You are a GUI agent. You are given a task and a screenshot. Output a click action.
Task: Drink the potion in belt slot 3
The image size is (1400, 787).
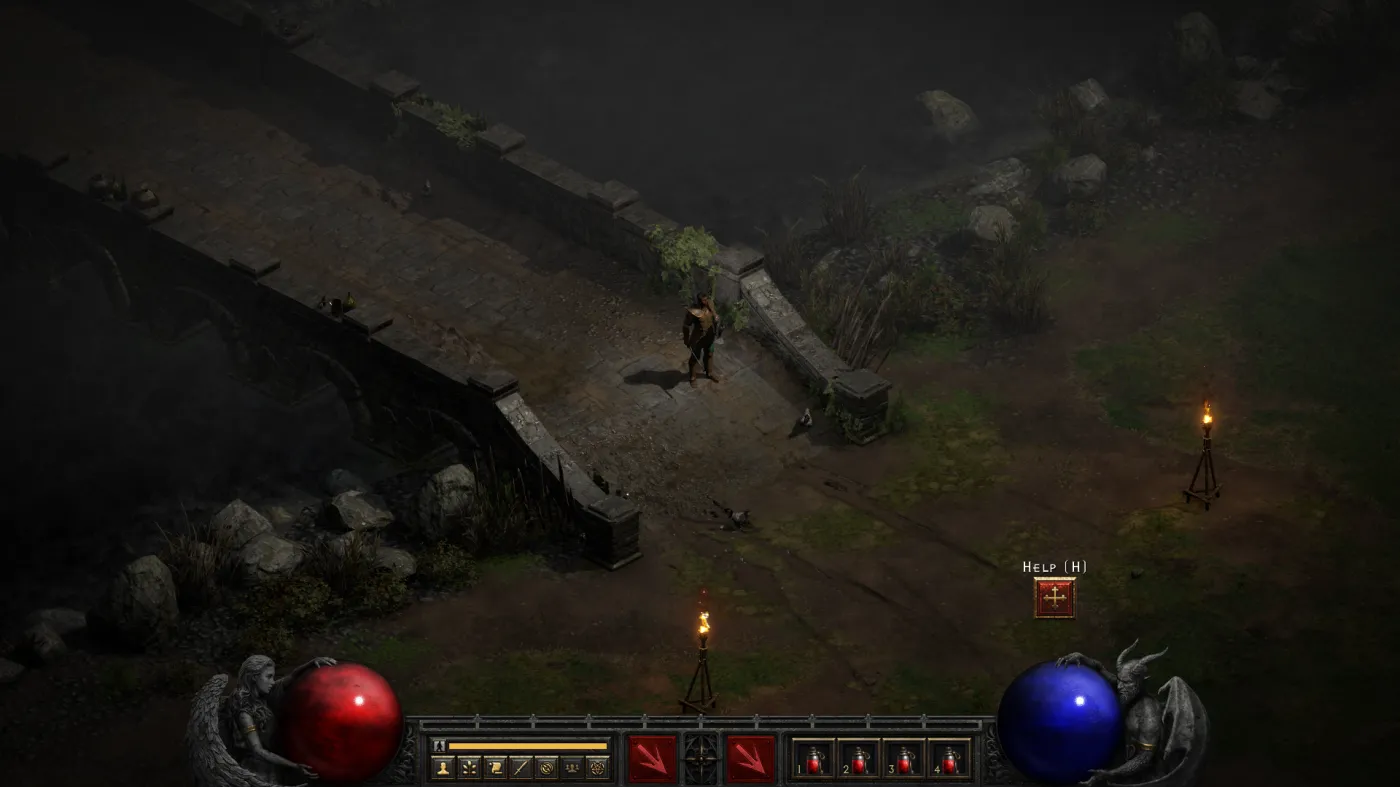click(x=903, y=758)
